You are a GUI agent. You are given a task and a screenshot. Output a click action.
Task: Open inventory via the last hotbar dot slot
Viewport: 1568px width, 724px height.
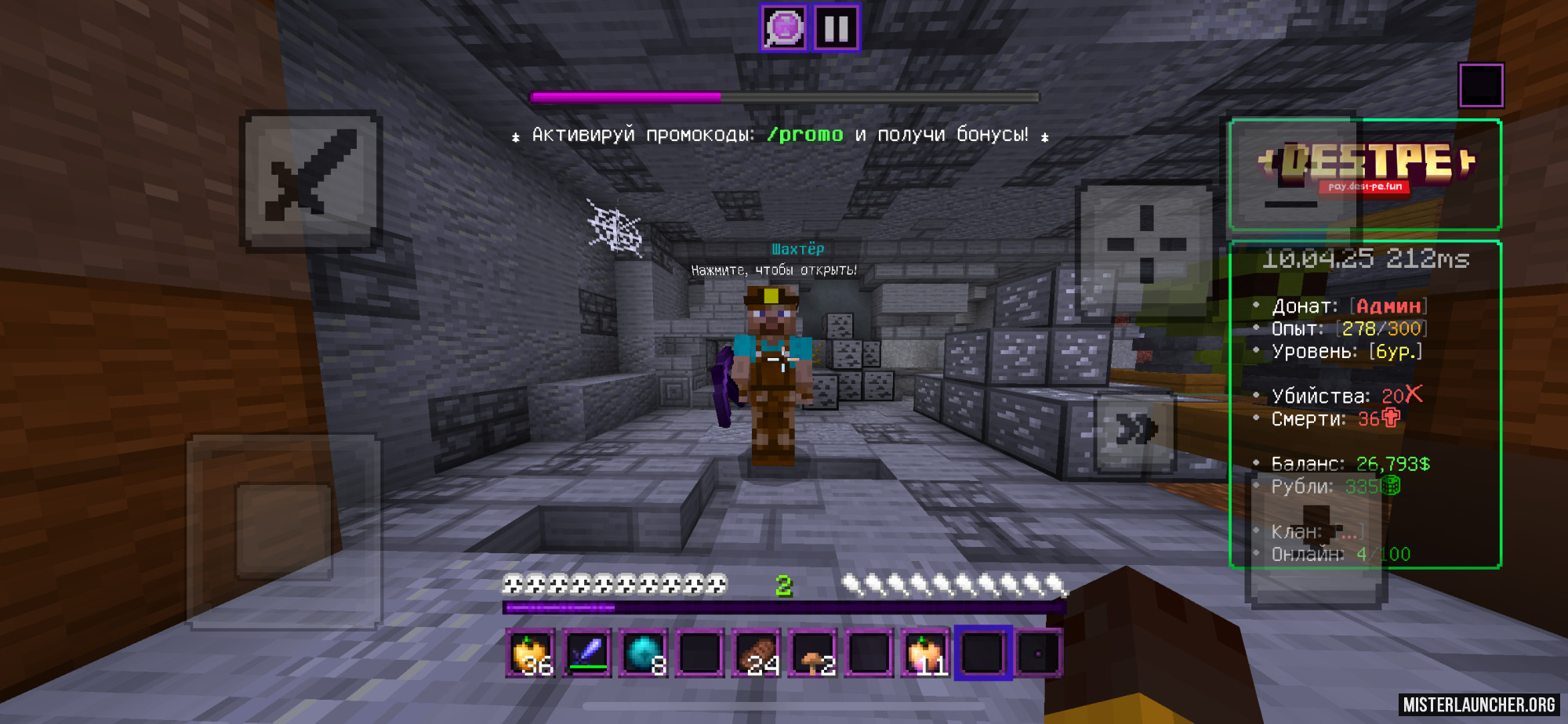(x=1039, y=653)
